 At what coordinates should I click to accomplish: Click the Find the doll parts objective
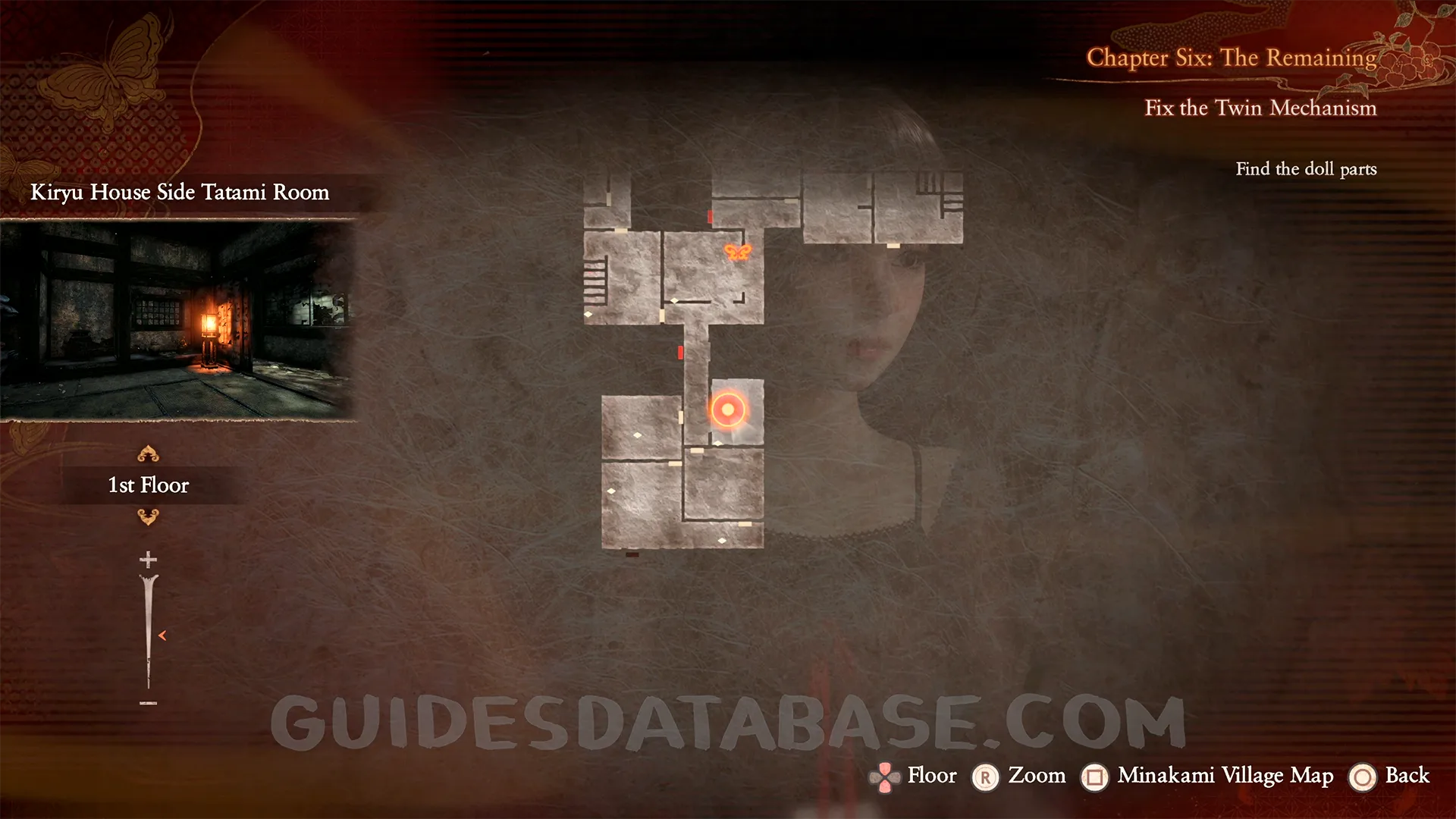click(x=1306, y=169)
